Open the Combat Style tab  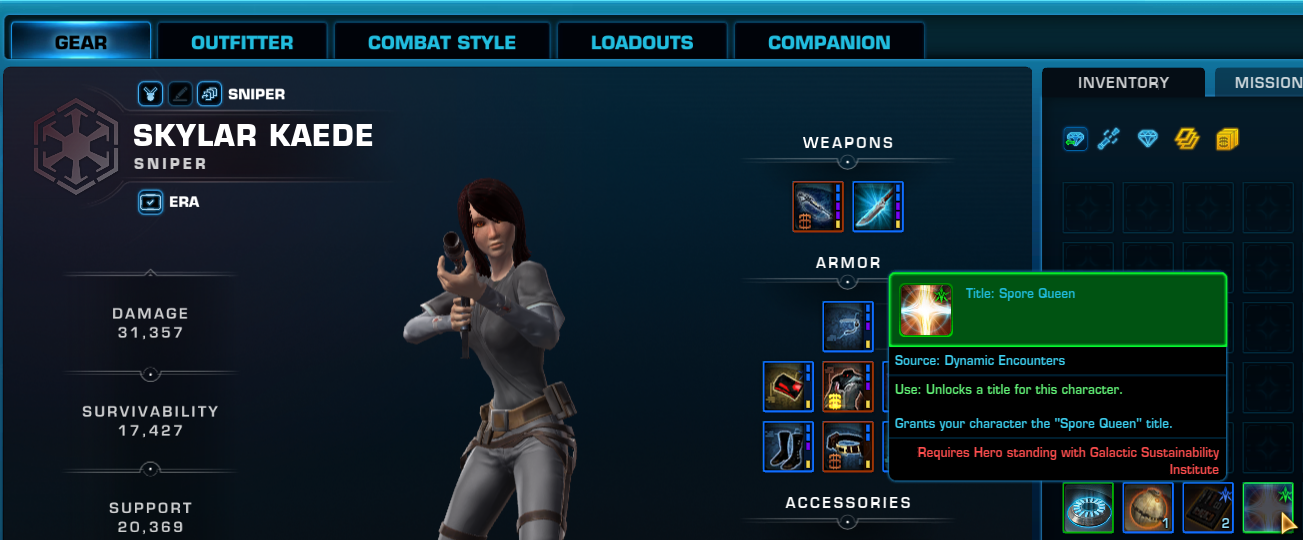(442, 43)
